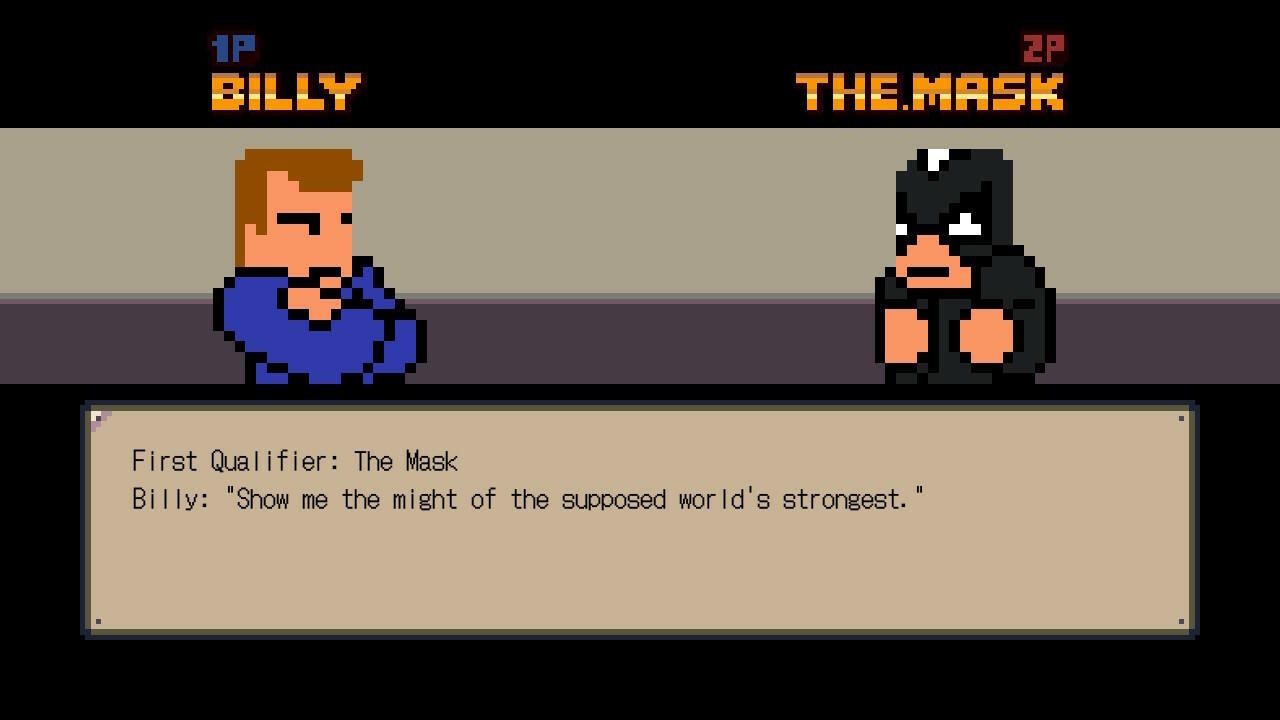The height and width of the screenshot is (720, 1280).
Task: Click the bottom-left corner dot of dialogue box
Action: click(97, 620)
